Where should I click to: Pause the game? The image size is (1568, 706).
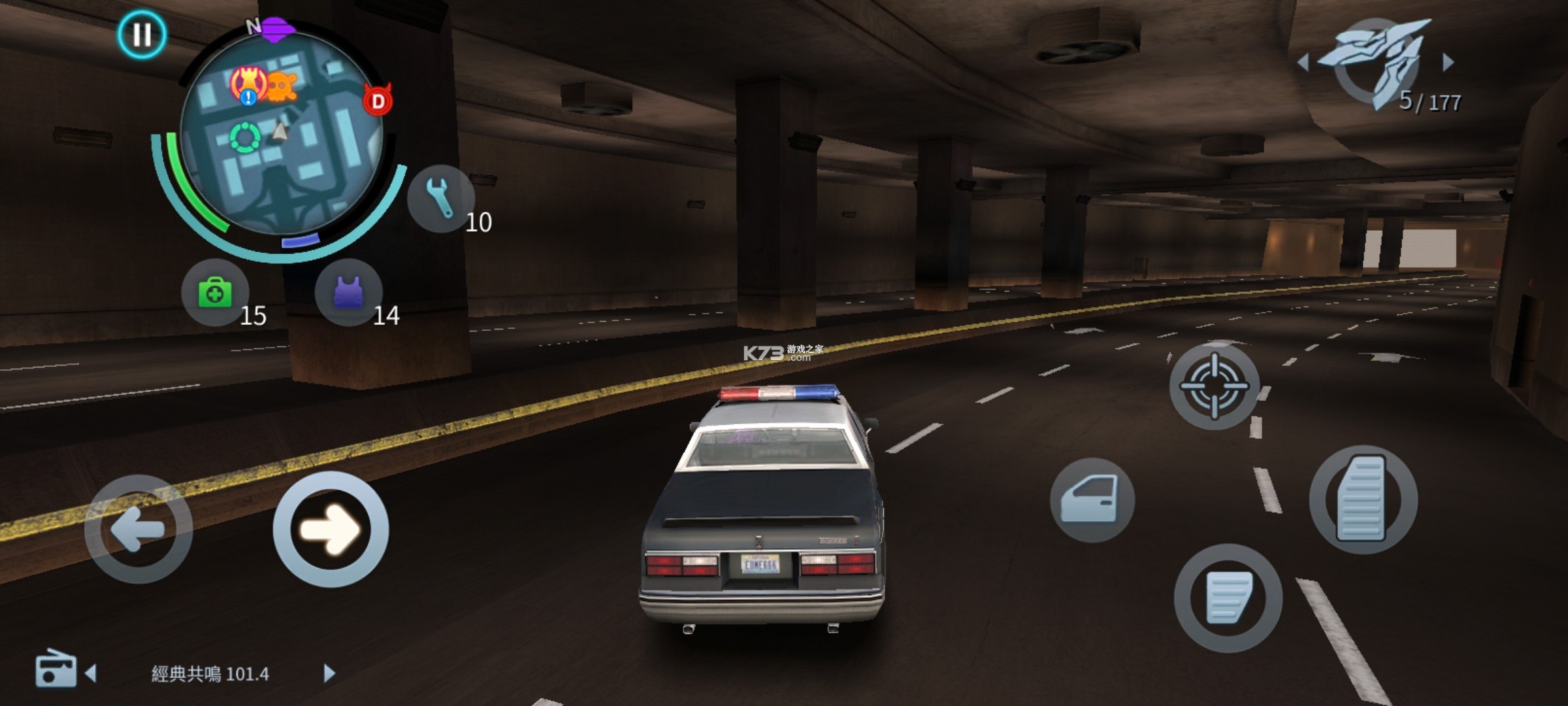[x=142, y=34]
